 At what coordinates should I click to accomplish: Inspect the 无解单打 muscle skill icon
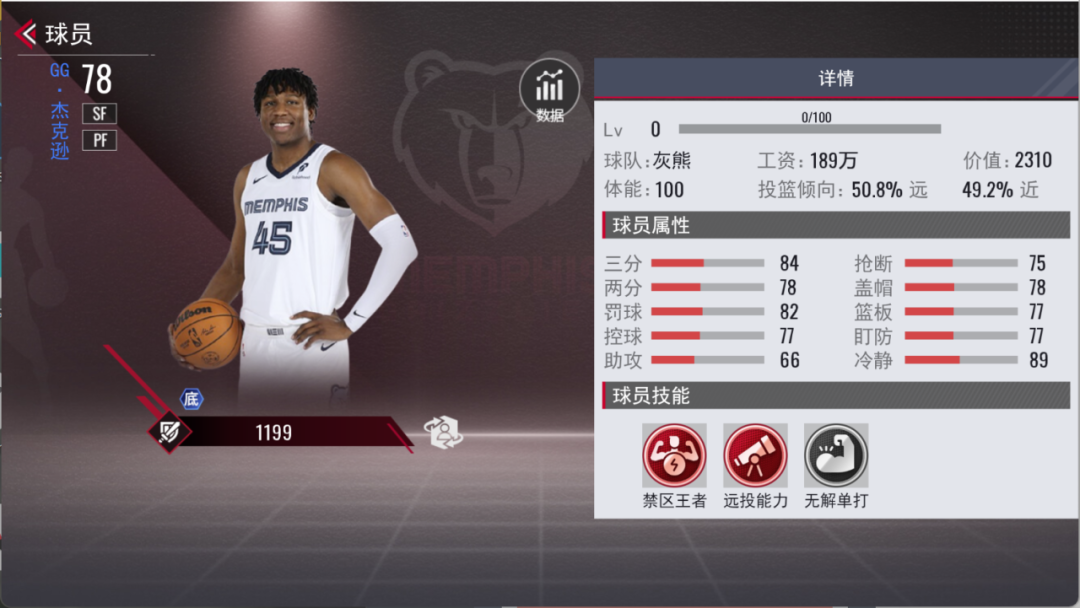tap(836, 456)
